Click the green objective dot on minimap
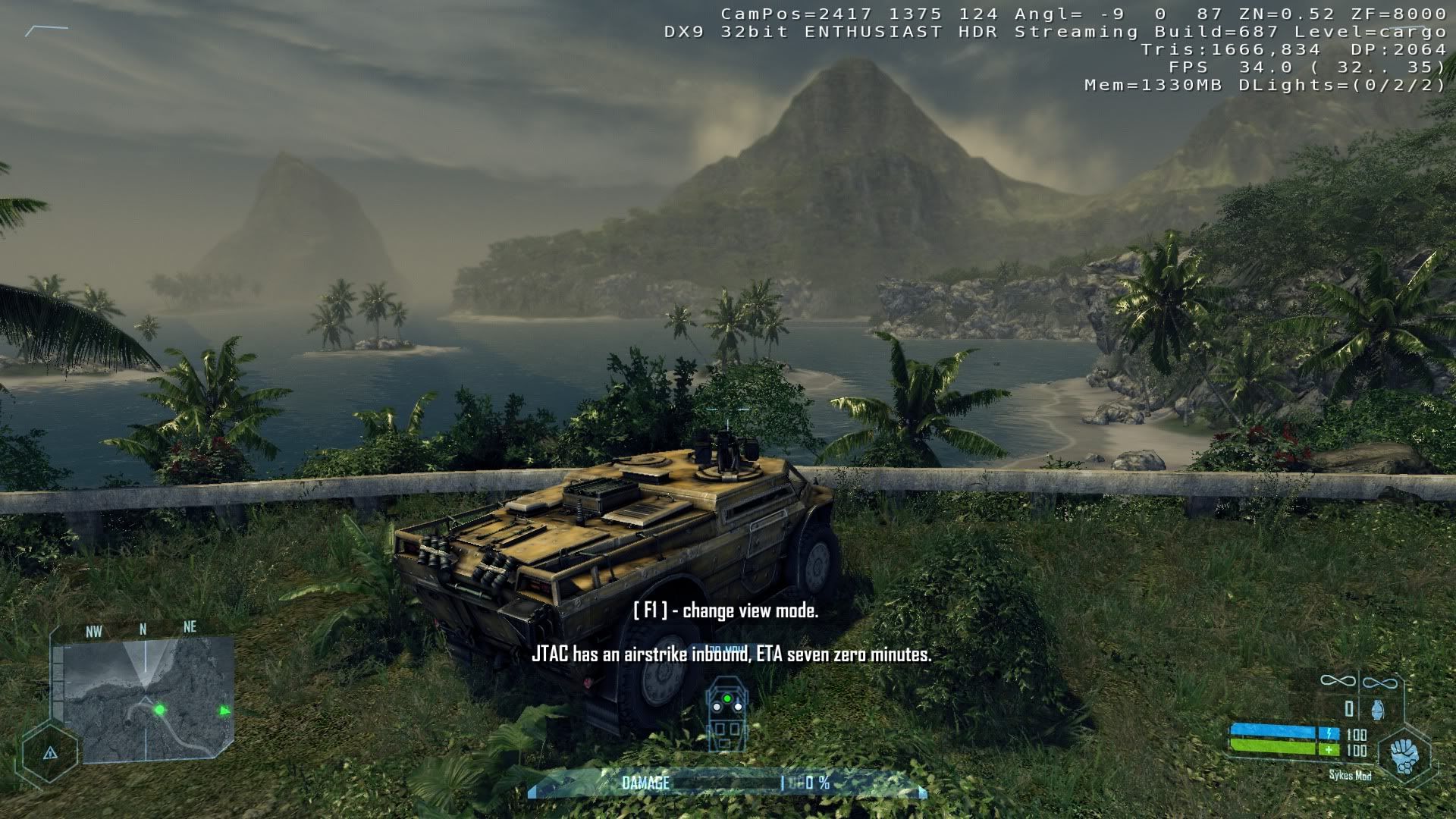The image size is (1456, 819). pos(160,710)
